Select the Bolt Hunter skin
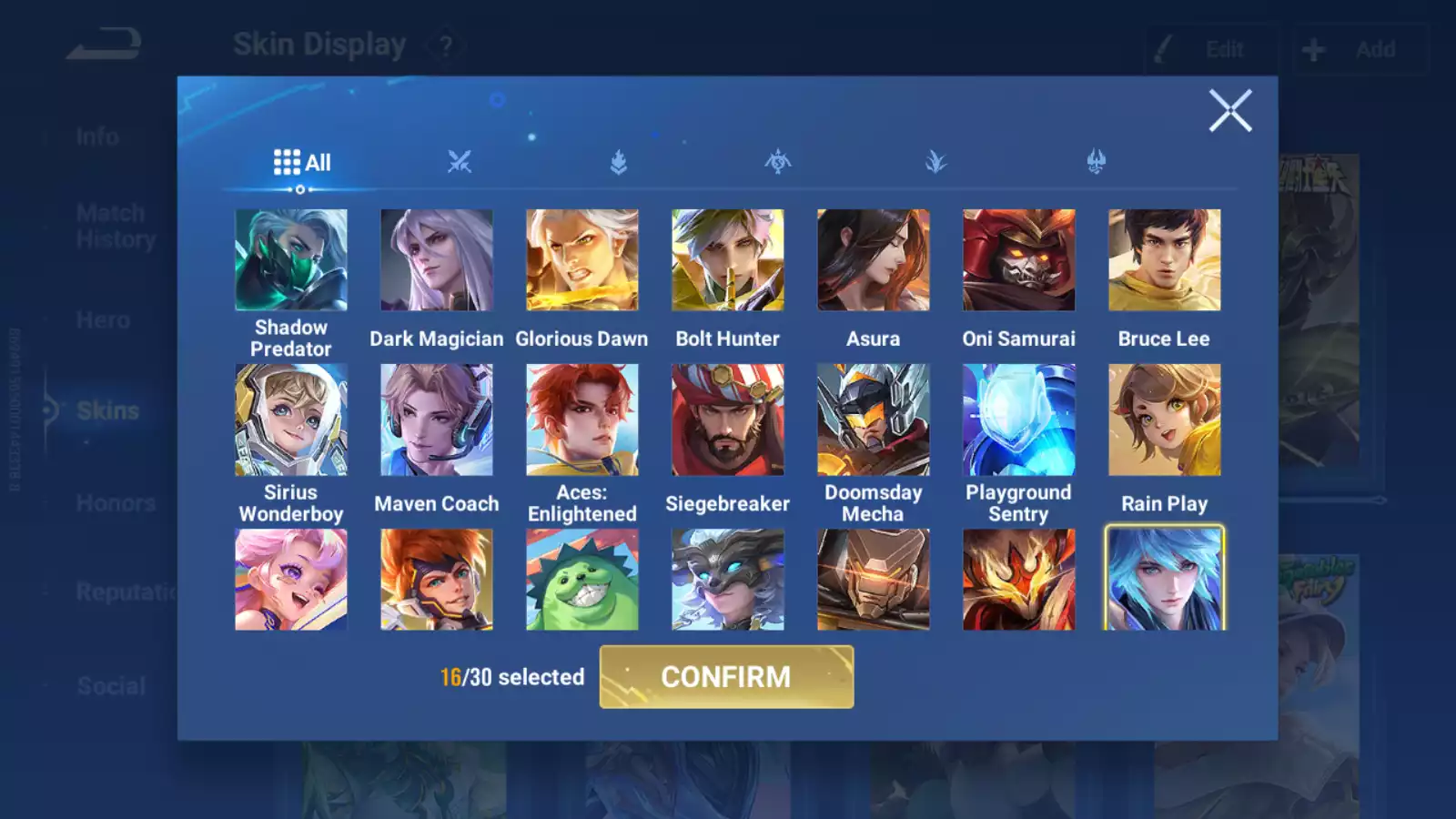Viewport: 1456px width, 819px height. pyautogui.click(x=728, y=260)
